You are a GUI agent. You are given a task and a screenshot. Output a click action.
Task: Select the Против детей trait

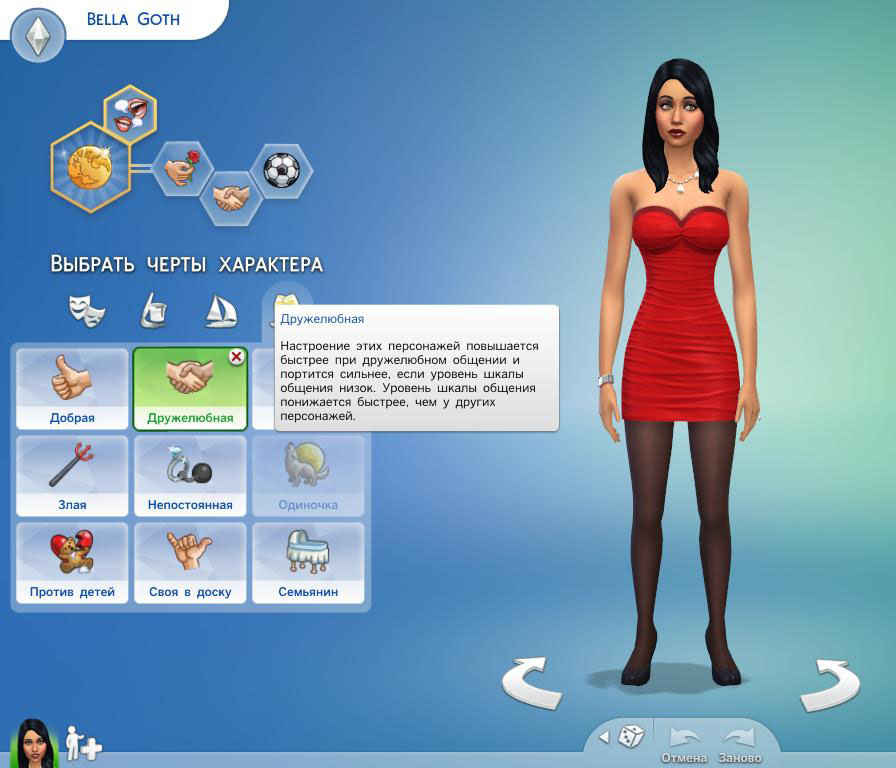[x=72, y=562]
